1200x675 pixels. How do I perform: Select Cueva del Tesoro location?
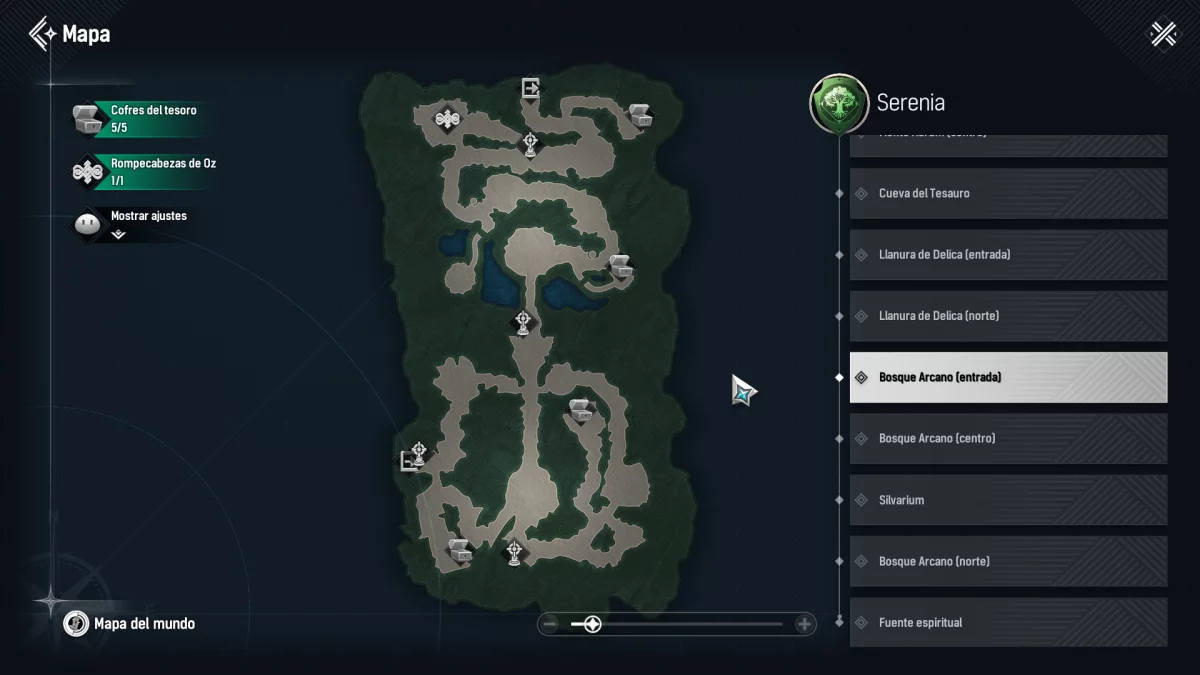(1008, 193)
